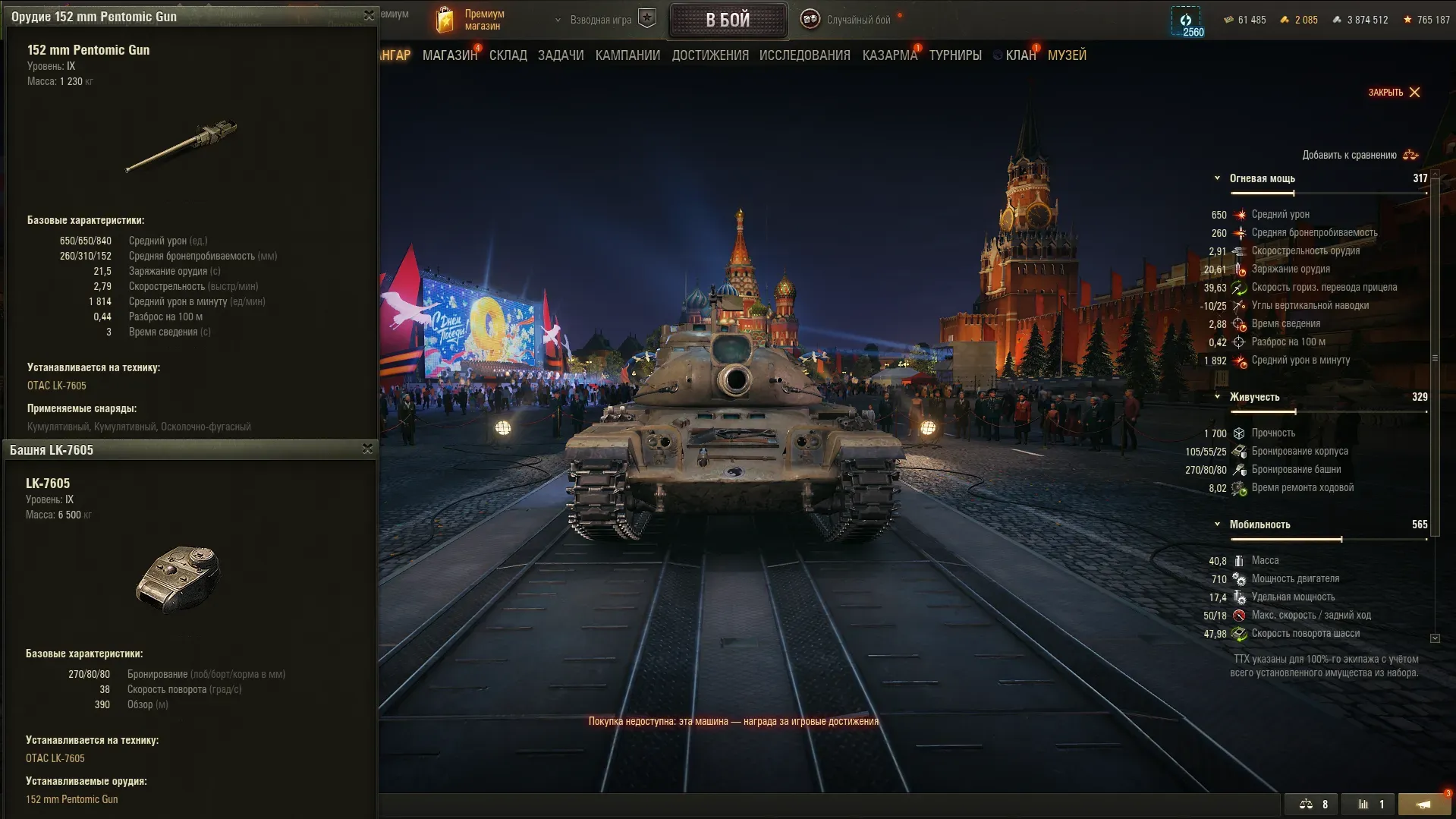
Task: Start battle with the В БОЙ button
Action: click(728, 20)
